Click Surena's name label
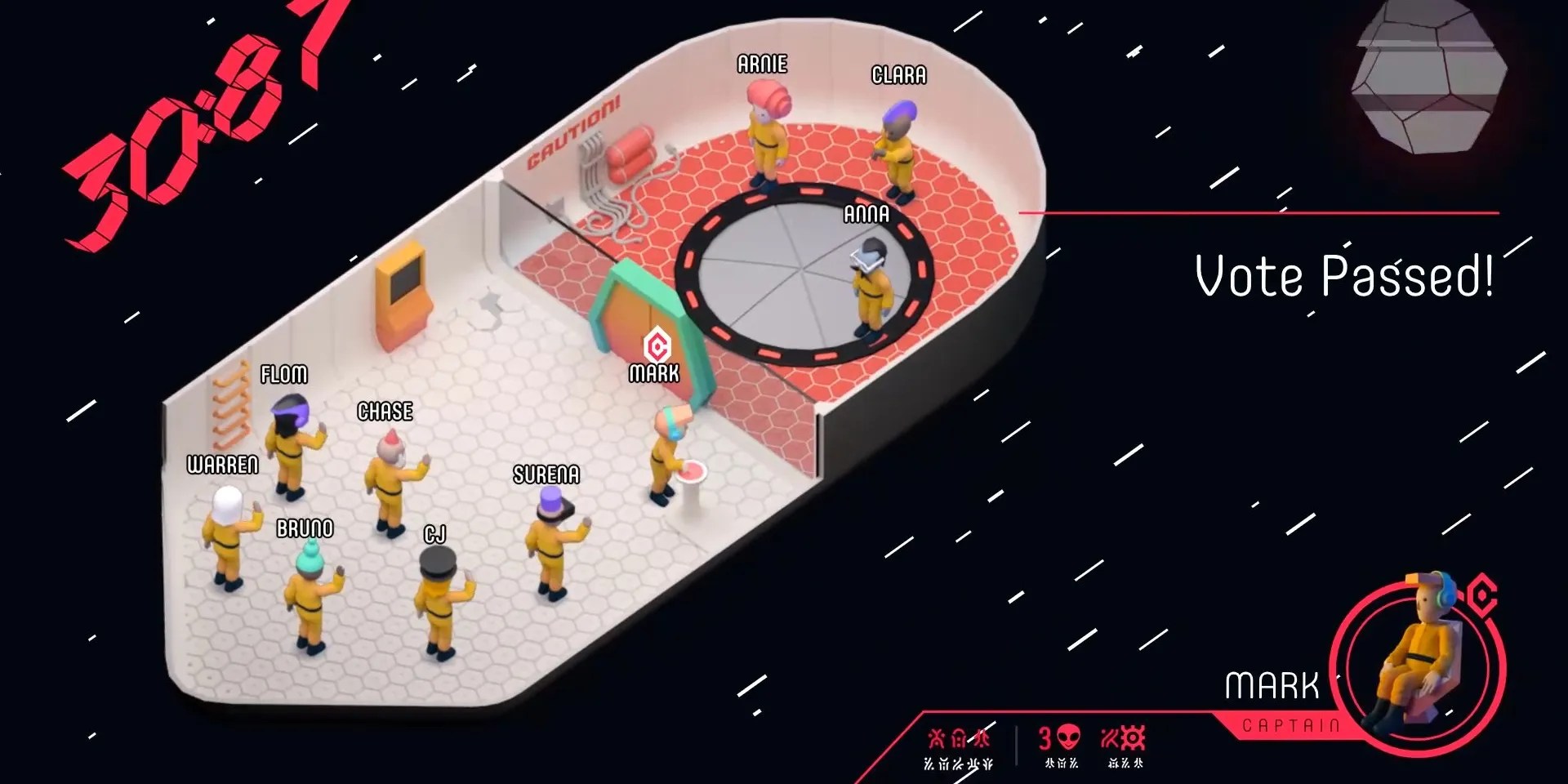Viewport: 1568px width, 784px height. pos(546,474)
